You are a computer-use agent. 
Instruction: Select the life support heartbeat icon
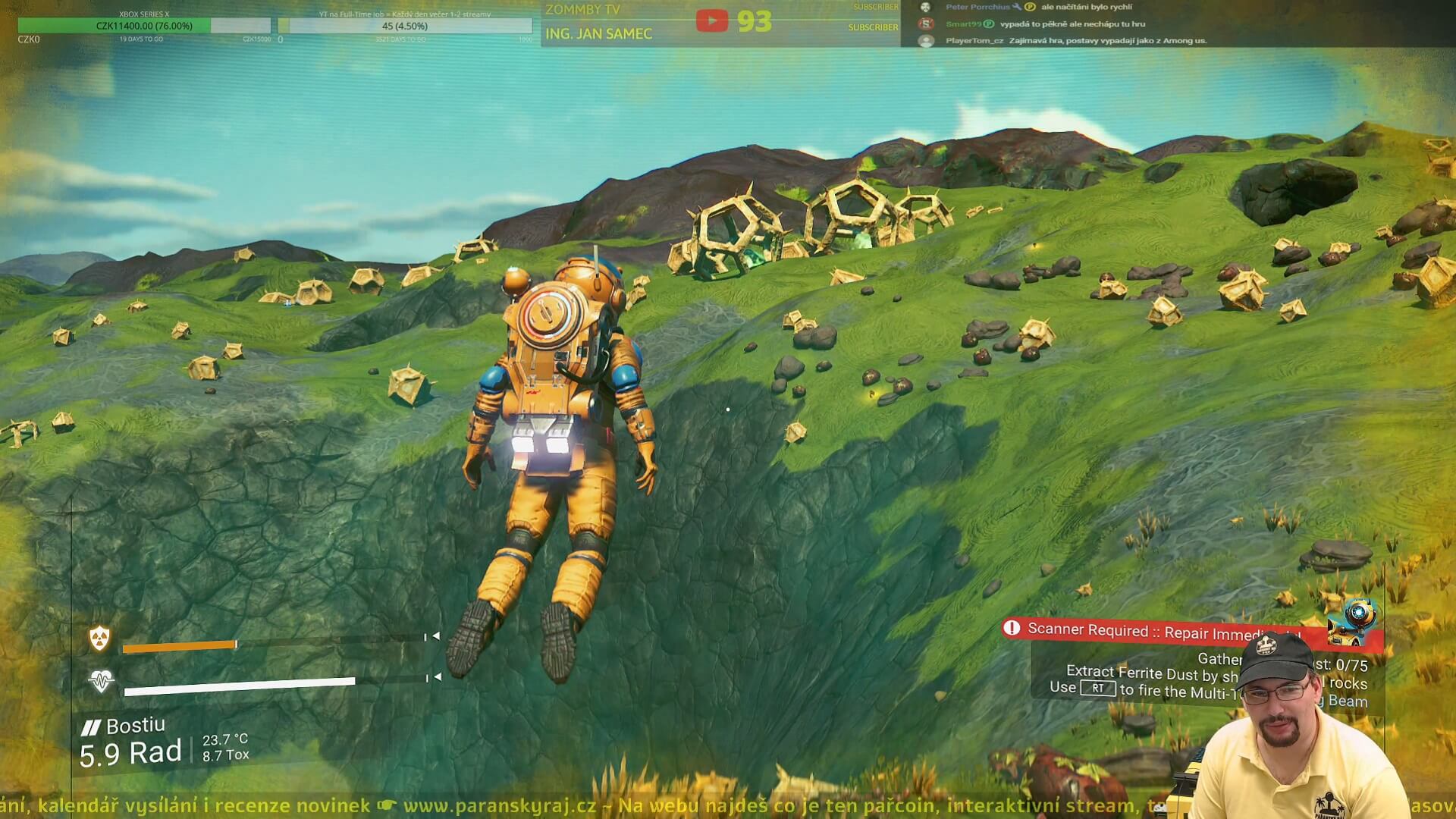(x=101, y=681)
